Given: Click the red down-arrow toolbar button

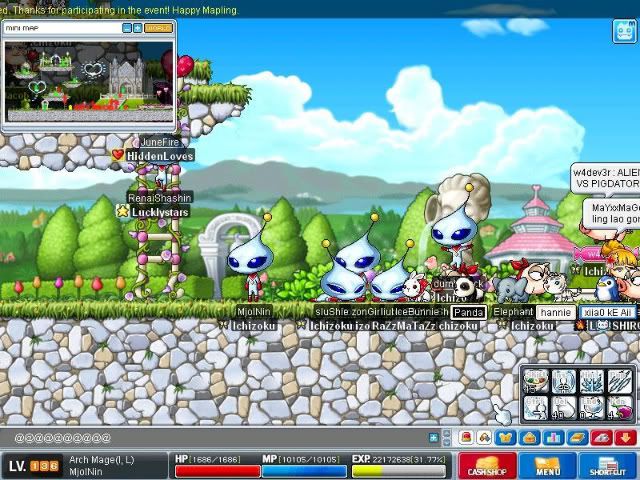Looking at the screenshot, I should 627,438.
